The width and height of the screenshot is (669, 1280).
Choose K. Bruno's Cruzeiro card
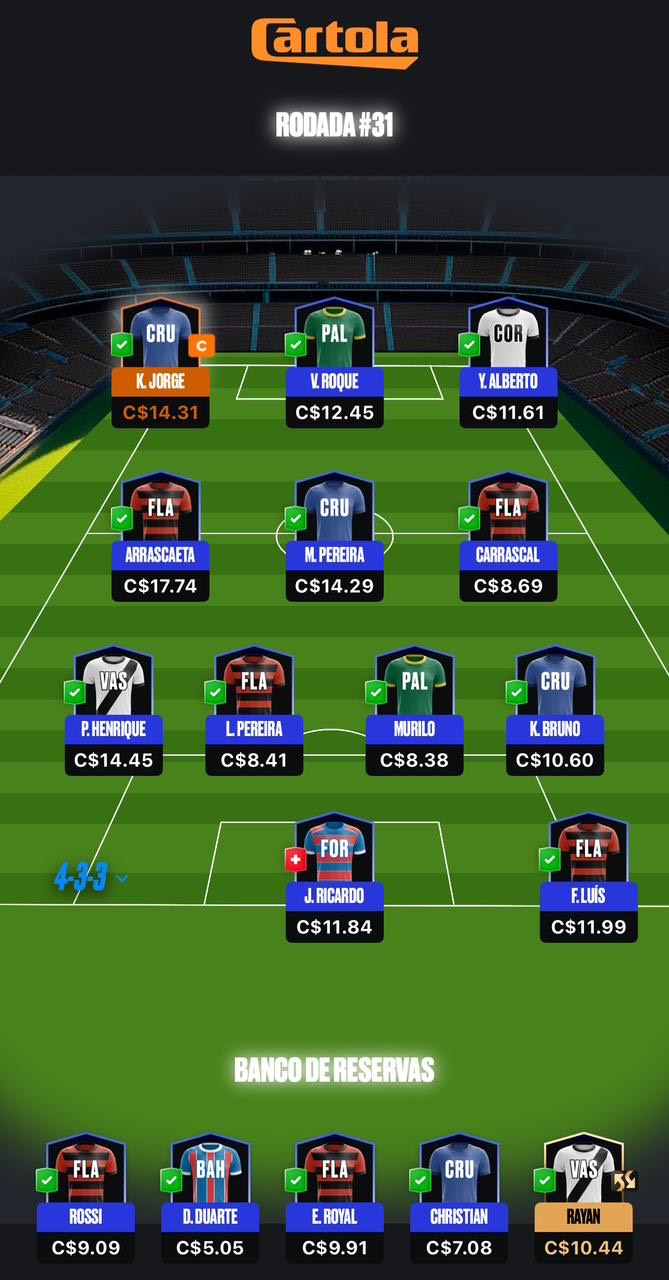[555, 710]
